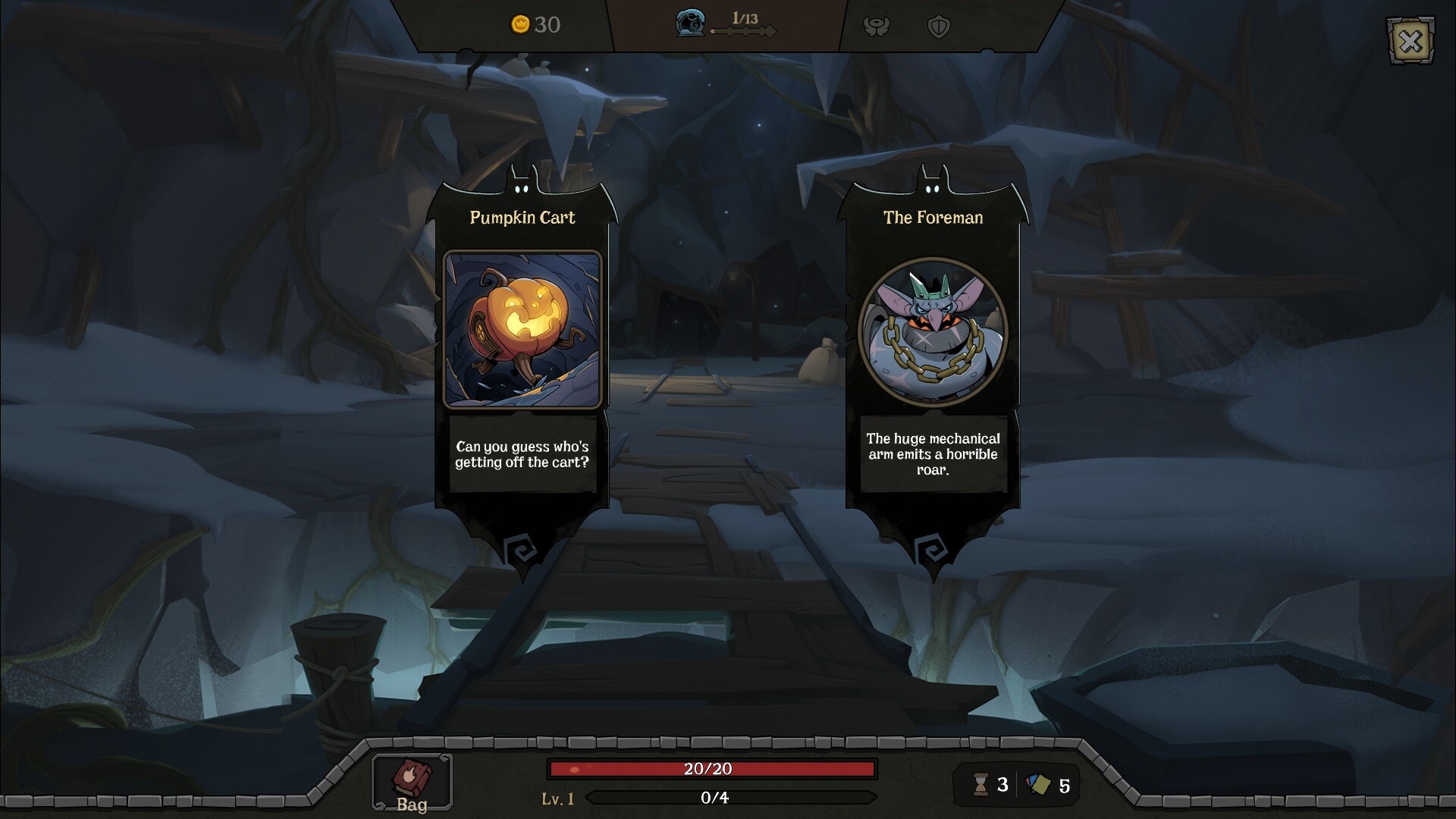Viewport: 1456px width, 819px height.
Task: Click The Foreman banner title
Action: (x=932, y=218)
